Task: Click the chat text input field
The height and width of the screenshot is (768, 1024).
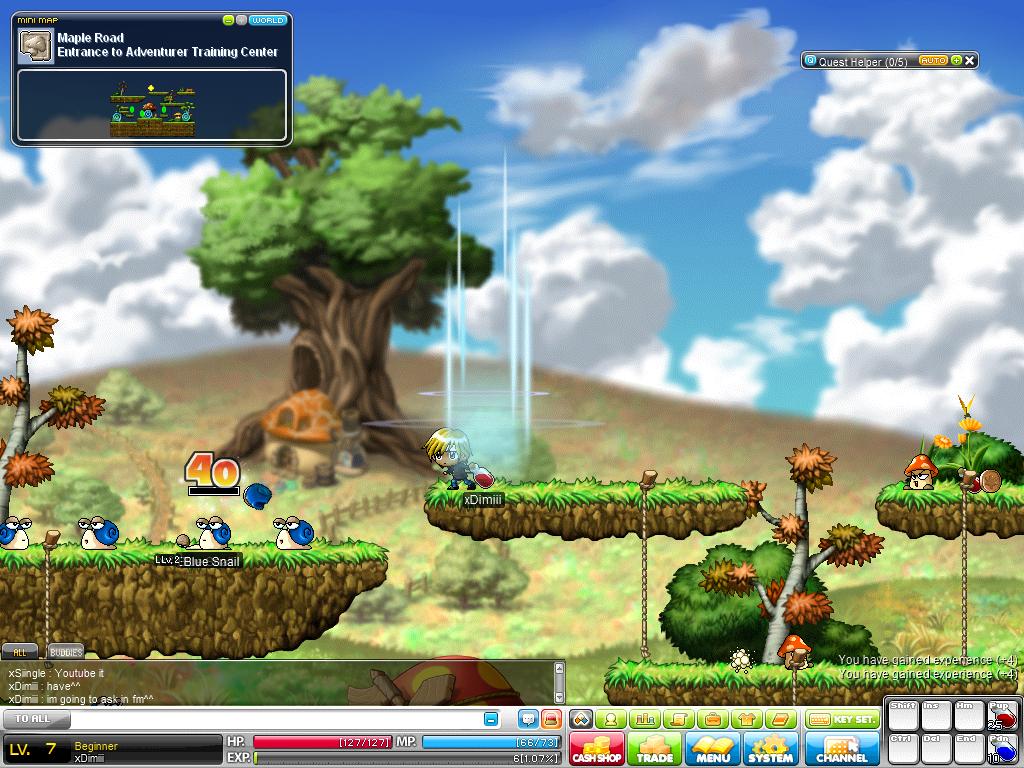Action: [x=270, y=719]
